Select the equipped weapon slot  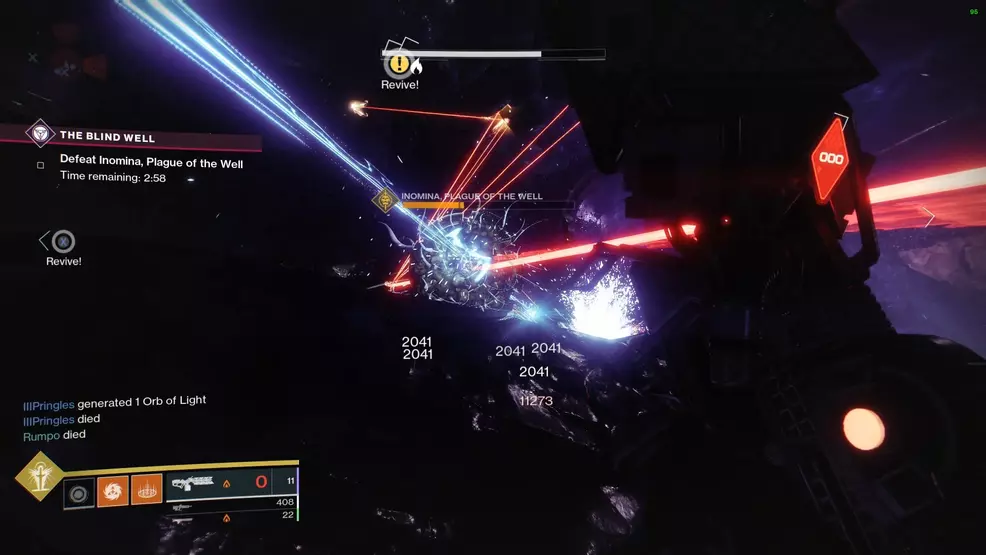pos(230,485)
